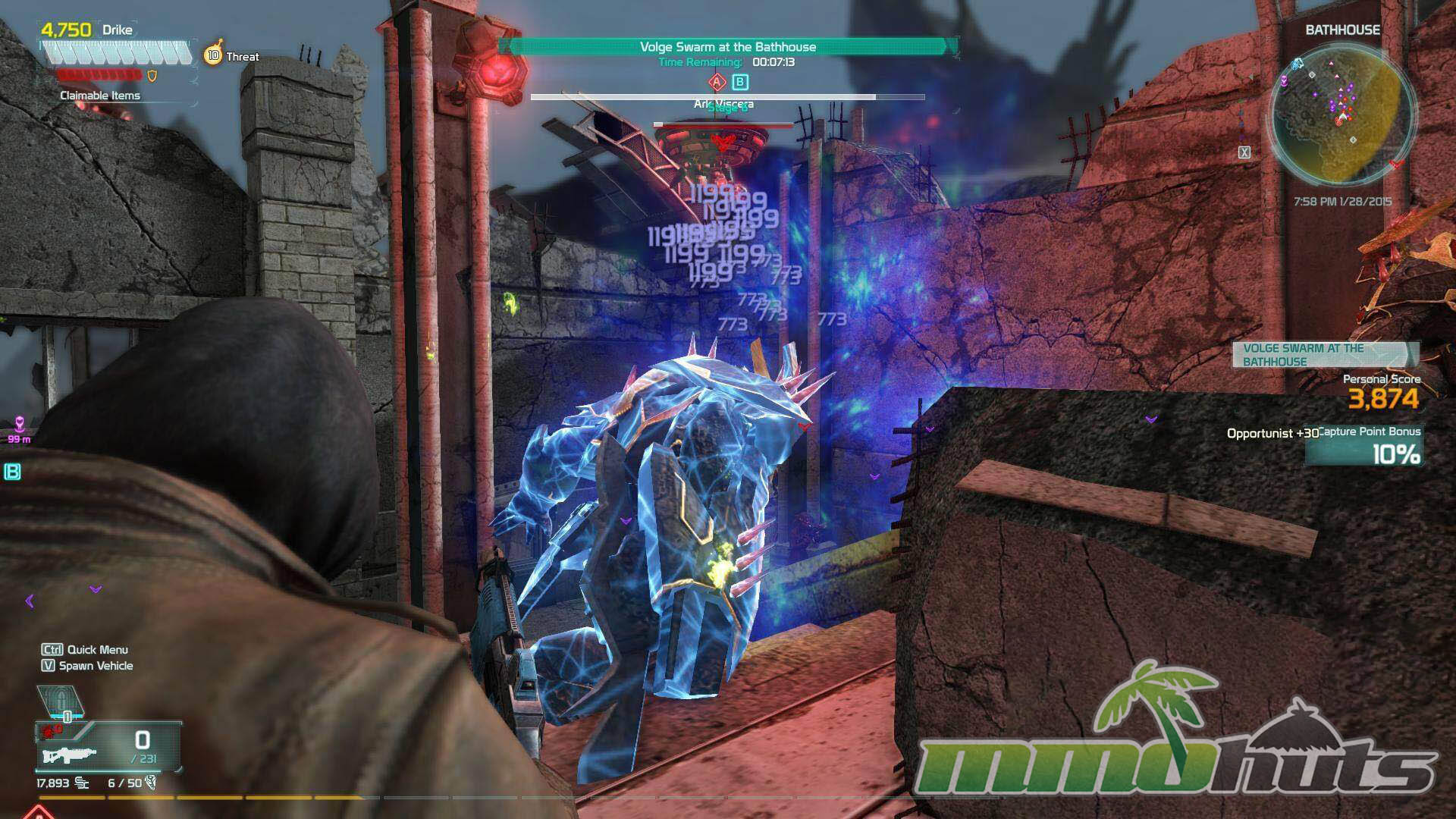Viewport: 1456px width, 819px height.
Task: Click the pink 99 m waypoint marker
Action: tap(20, 426)
